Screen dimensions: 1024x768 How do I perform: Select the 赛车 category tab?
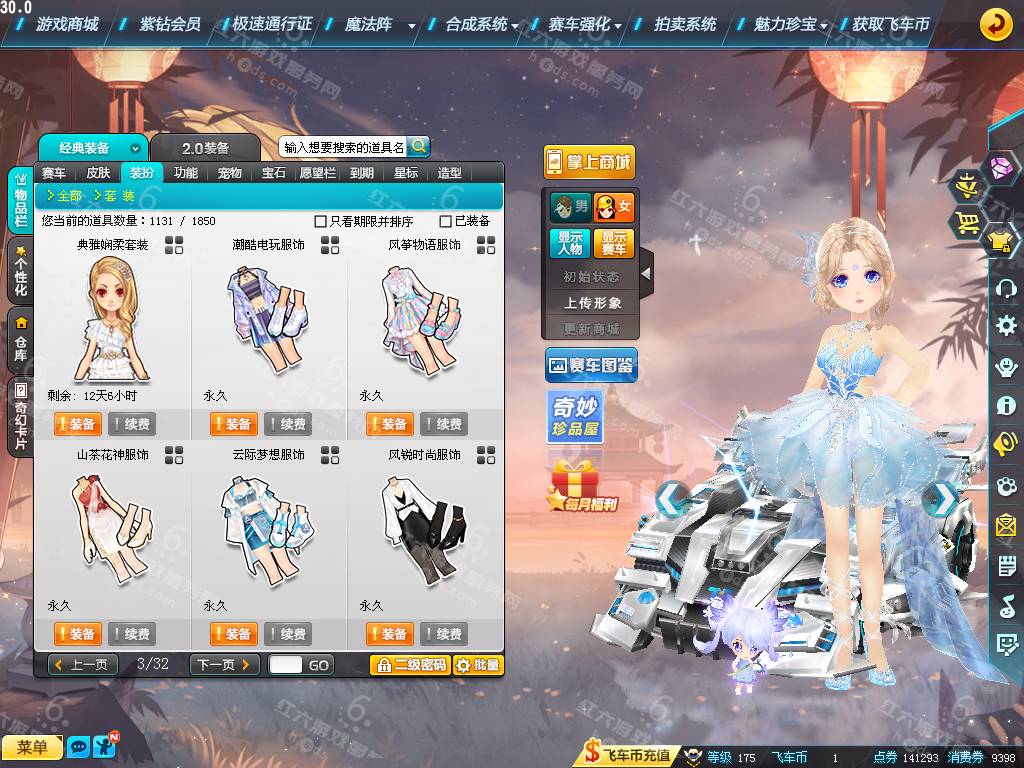click(54, 173)
